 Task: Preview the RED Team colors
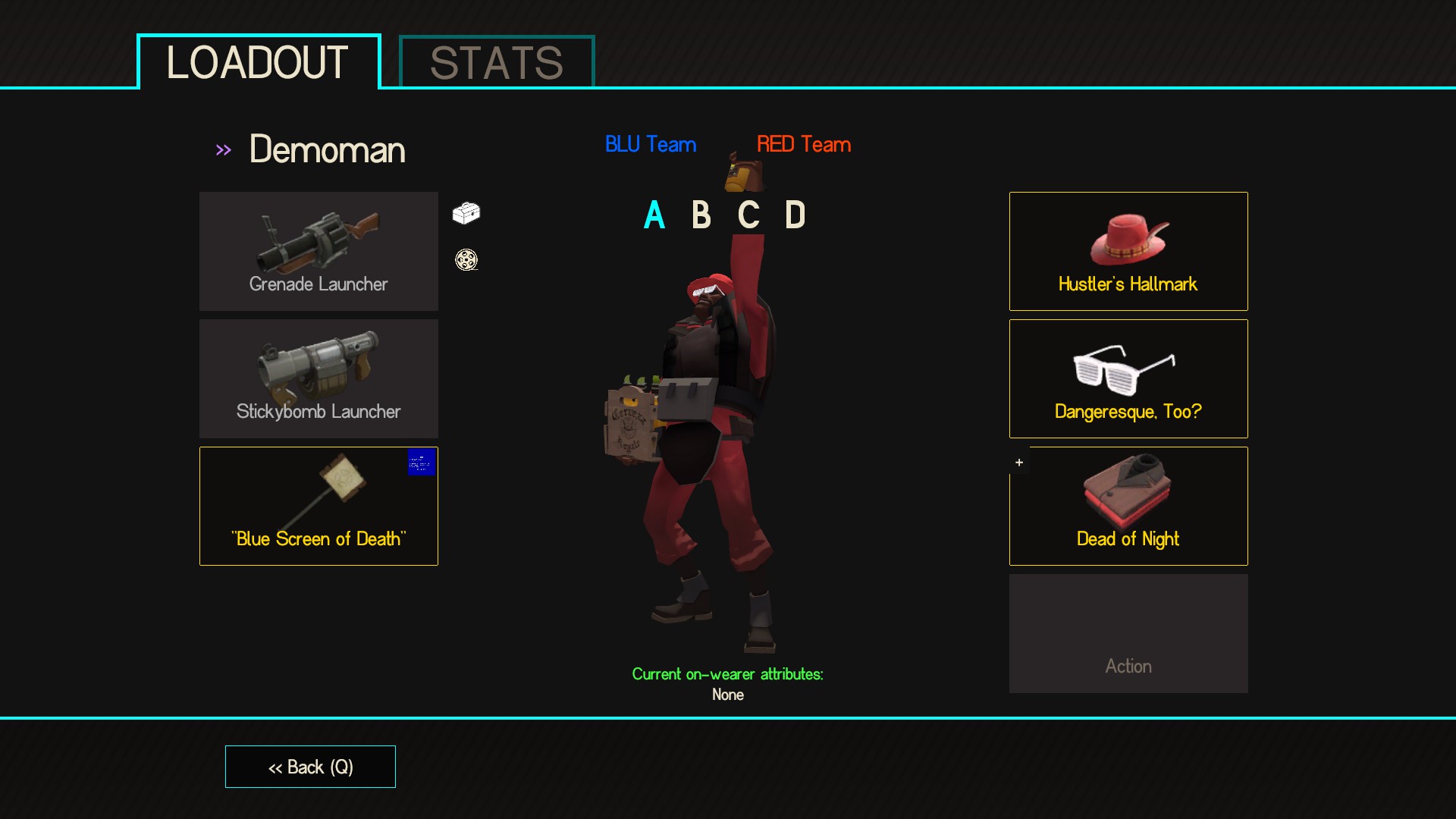point(803,144)
